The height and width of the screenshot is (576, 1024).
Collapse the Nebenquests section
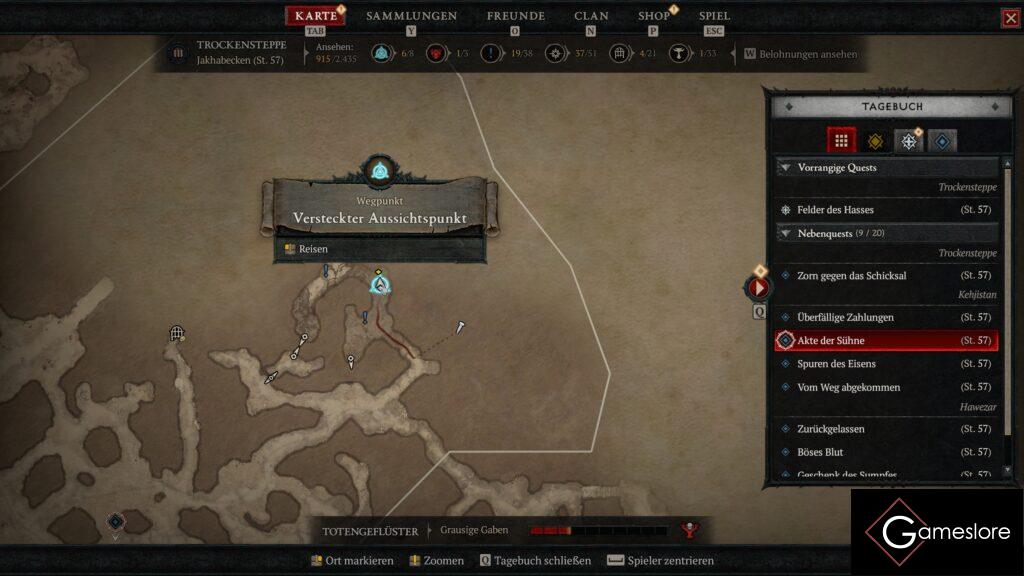pyautogui.click(x=786, y=233)
